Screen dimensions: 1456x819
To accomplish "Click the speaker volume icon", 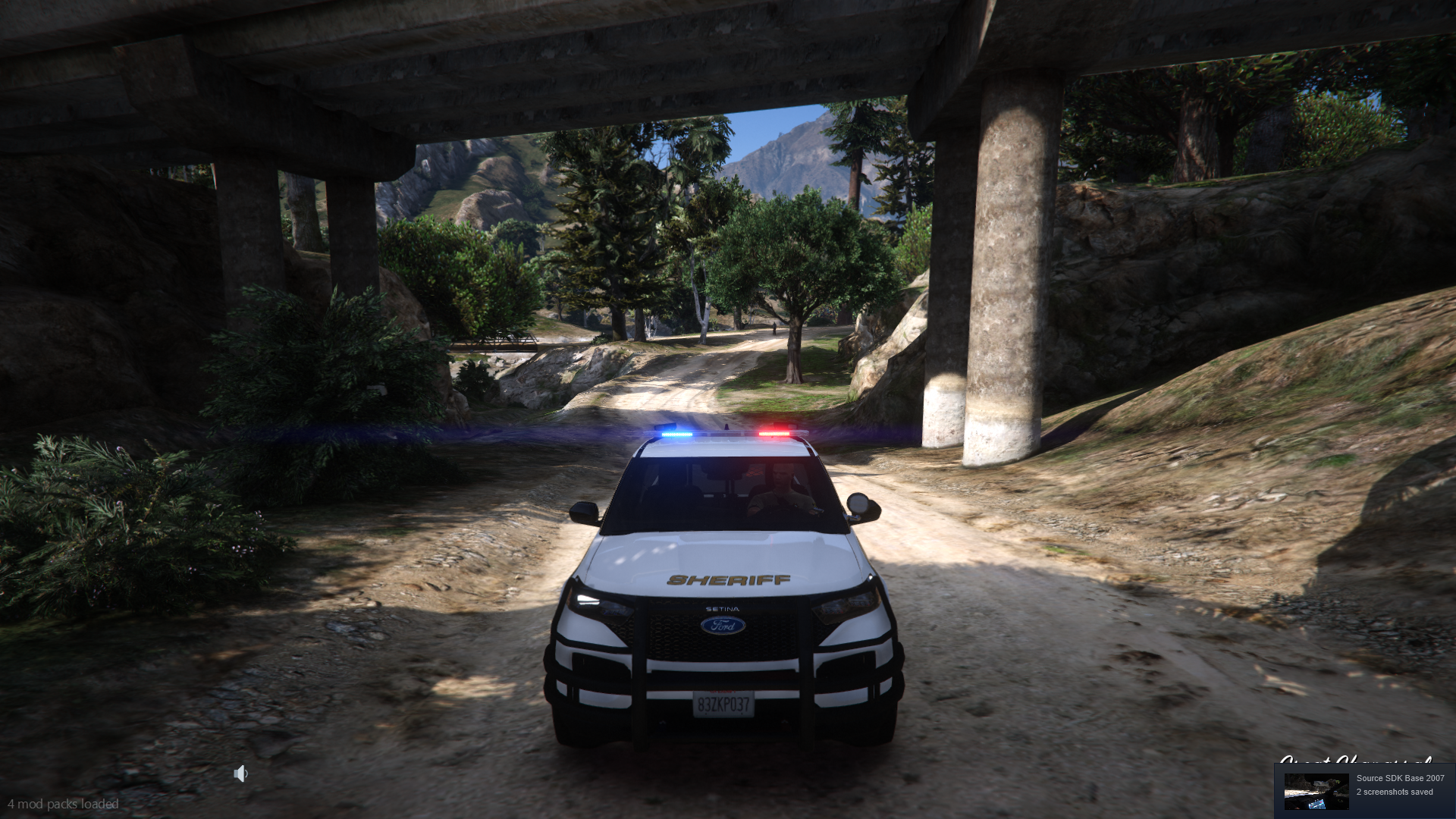I will click(x=240, y=773).
